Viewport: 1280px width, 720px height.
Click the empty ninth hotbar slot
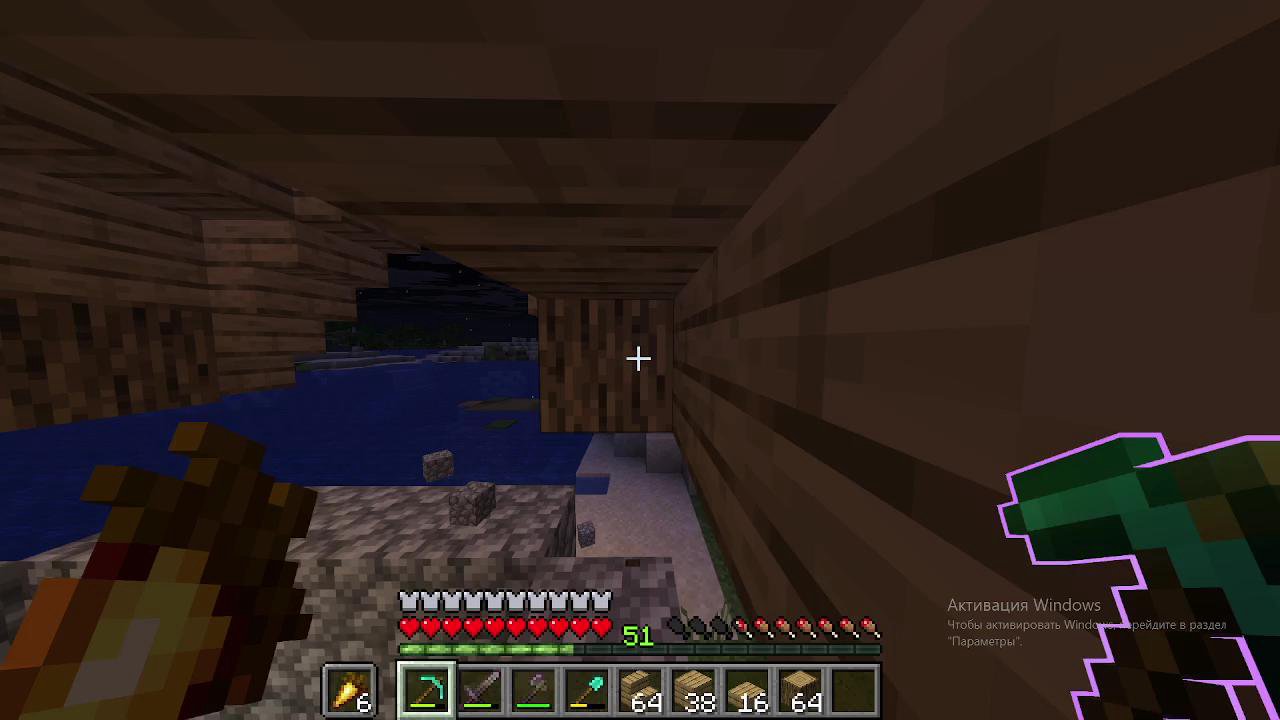(858, 688)
